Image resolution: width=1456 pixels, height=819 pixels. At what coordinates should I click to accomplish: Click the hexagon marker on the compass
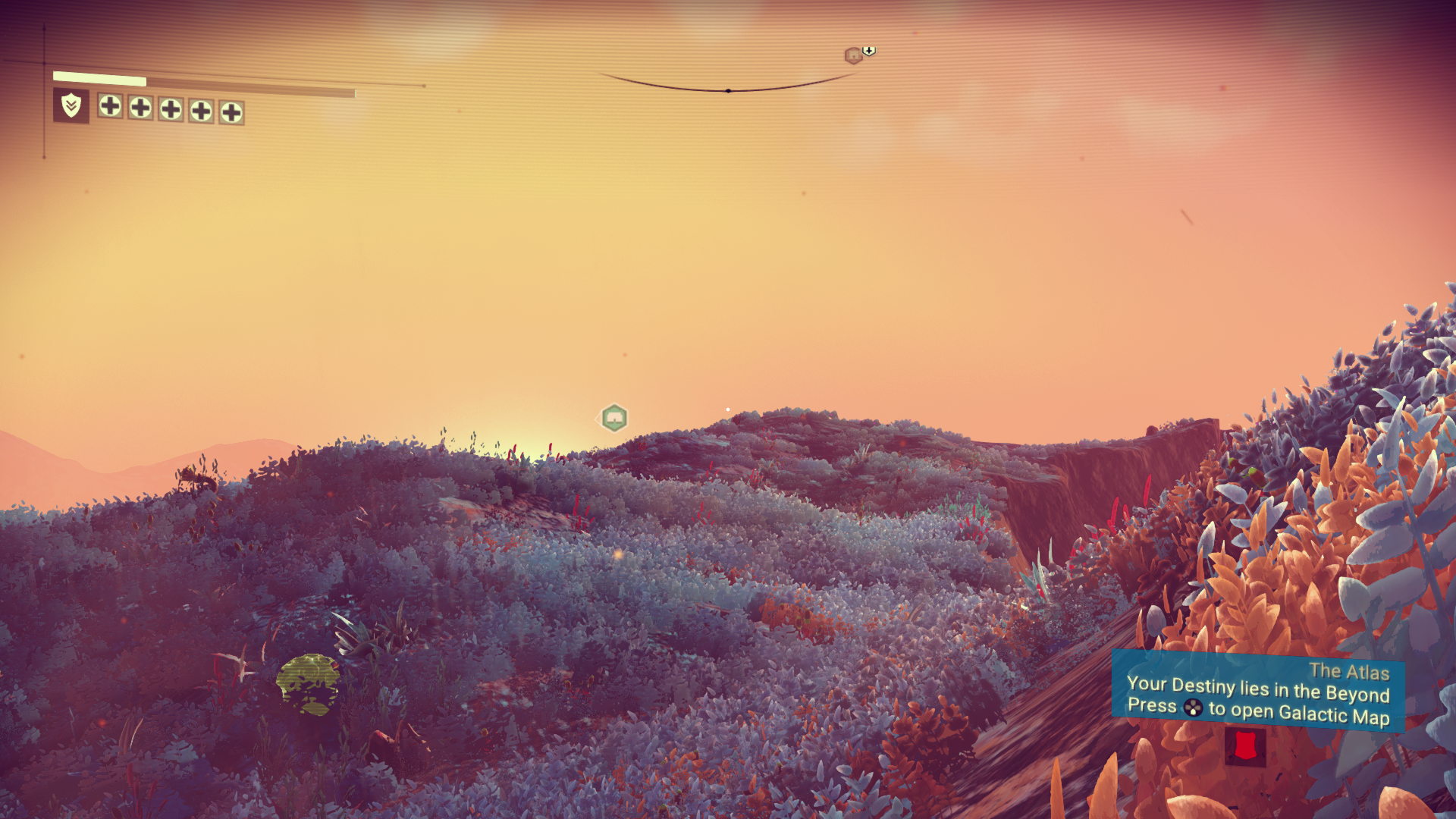point(853,55)
